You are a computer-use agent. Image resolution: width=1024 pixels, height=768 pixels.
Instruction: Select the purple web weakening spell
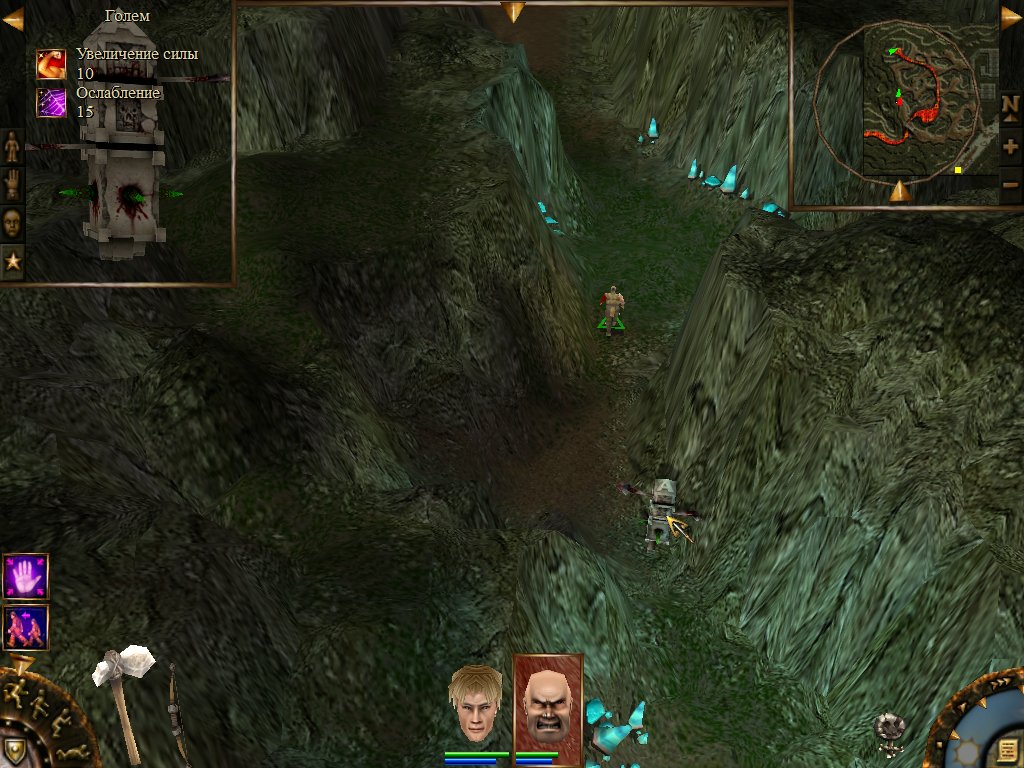[x=51, y=103]
